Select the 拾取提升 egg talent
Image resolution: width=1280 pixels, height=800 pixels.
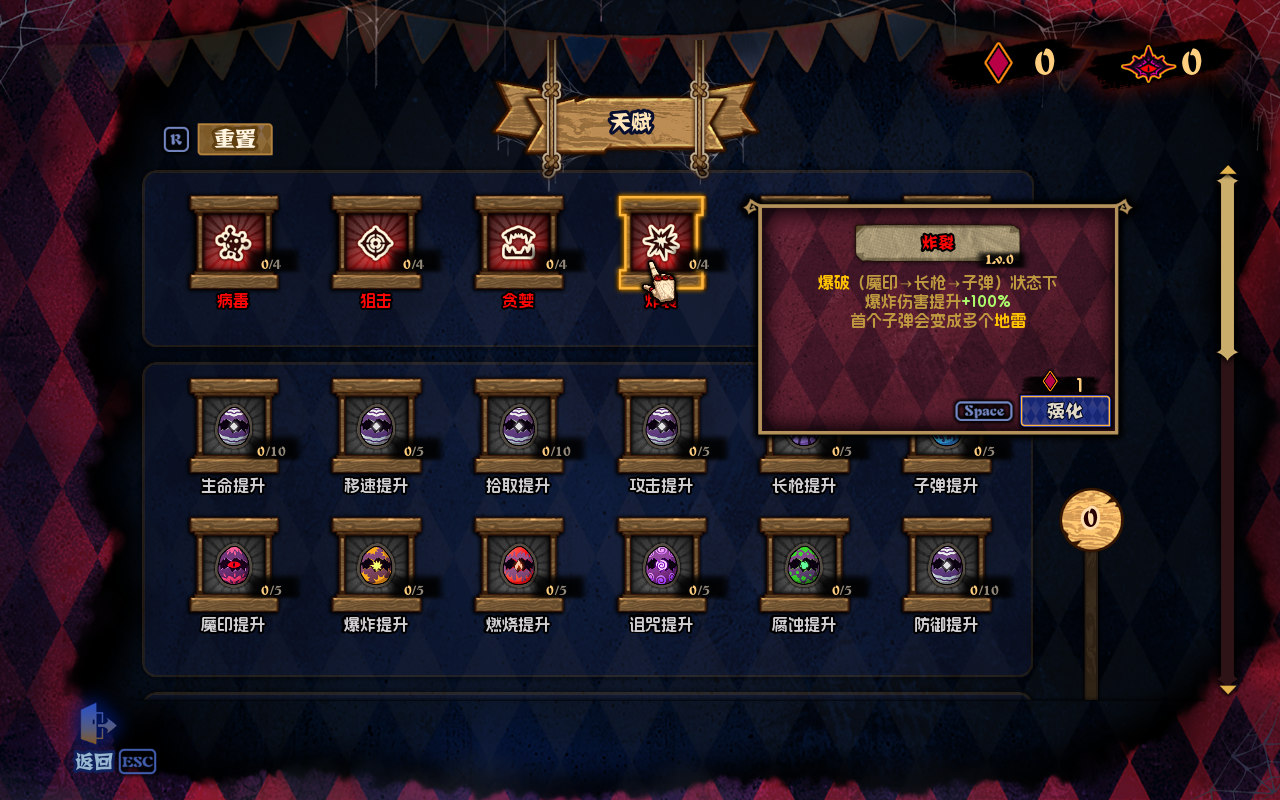[x=518, y=427]
